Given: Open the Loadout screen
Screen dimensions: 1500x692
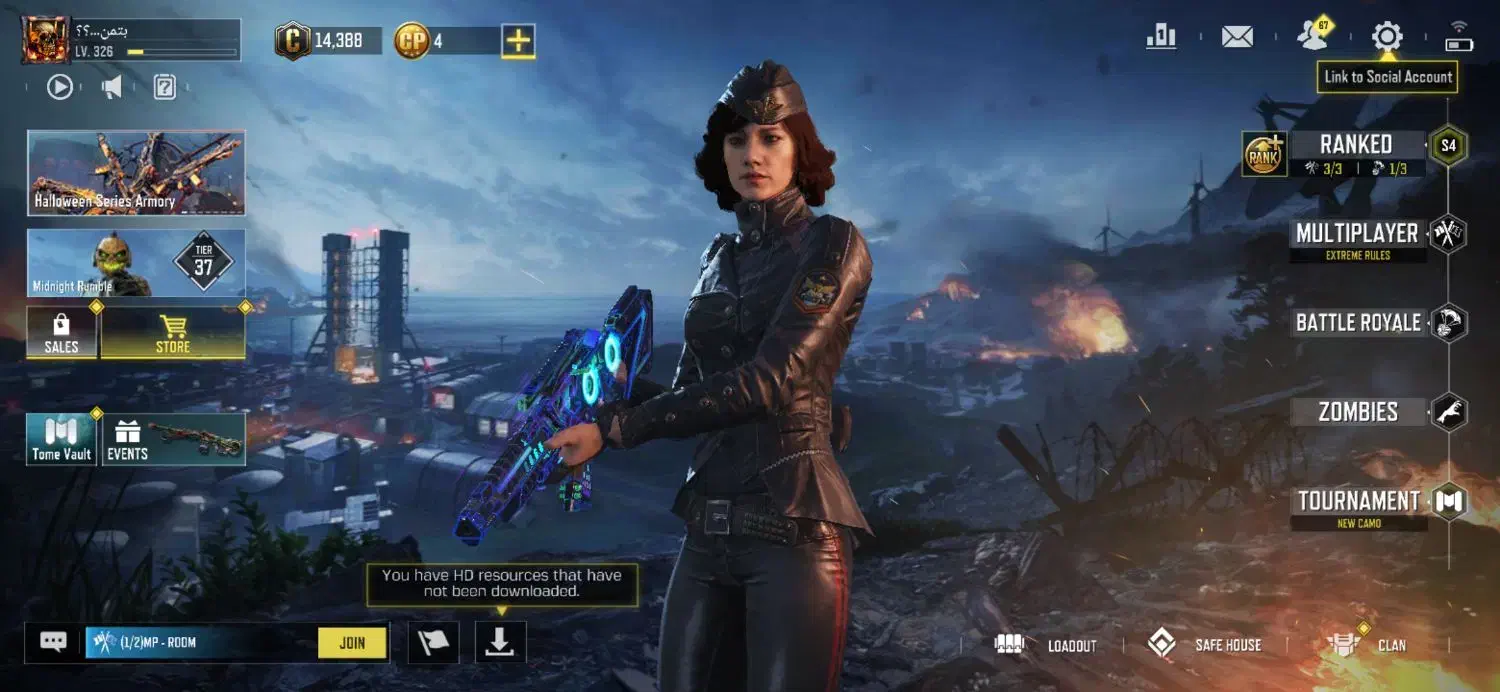Looking at the screenshot, I should [x=1047, y=645].
